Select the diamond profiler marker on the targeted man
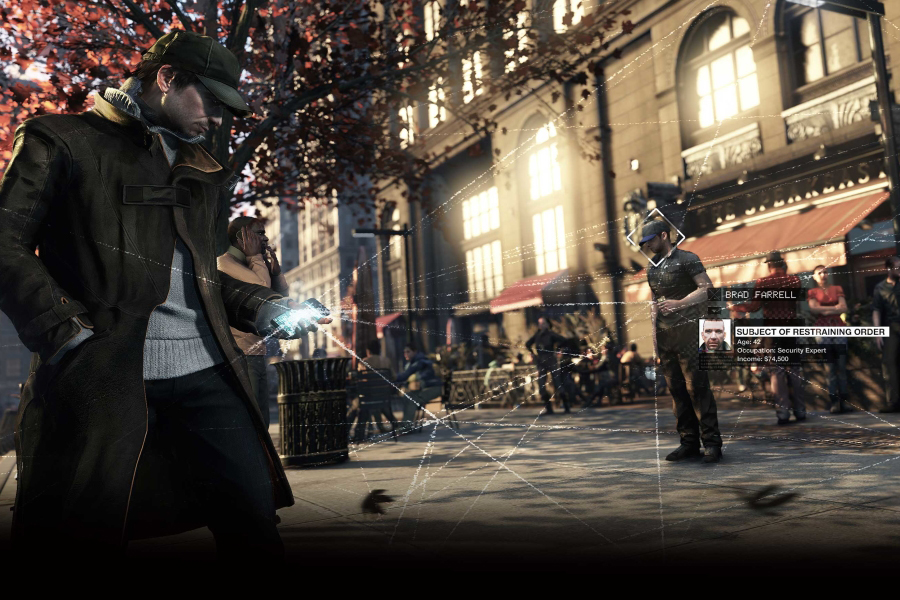Screen dimensions: 900x600 point(655,236)
